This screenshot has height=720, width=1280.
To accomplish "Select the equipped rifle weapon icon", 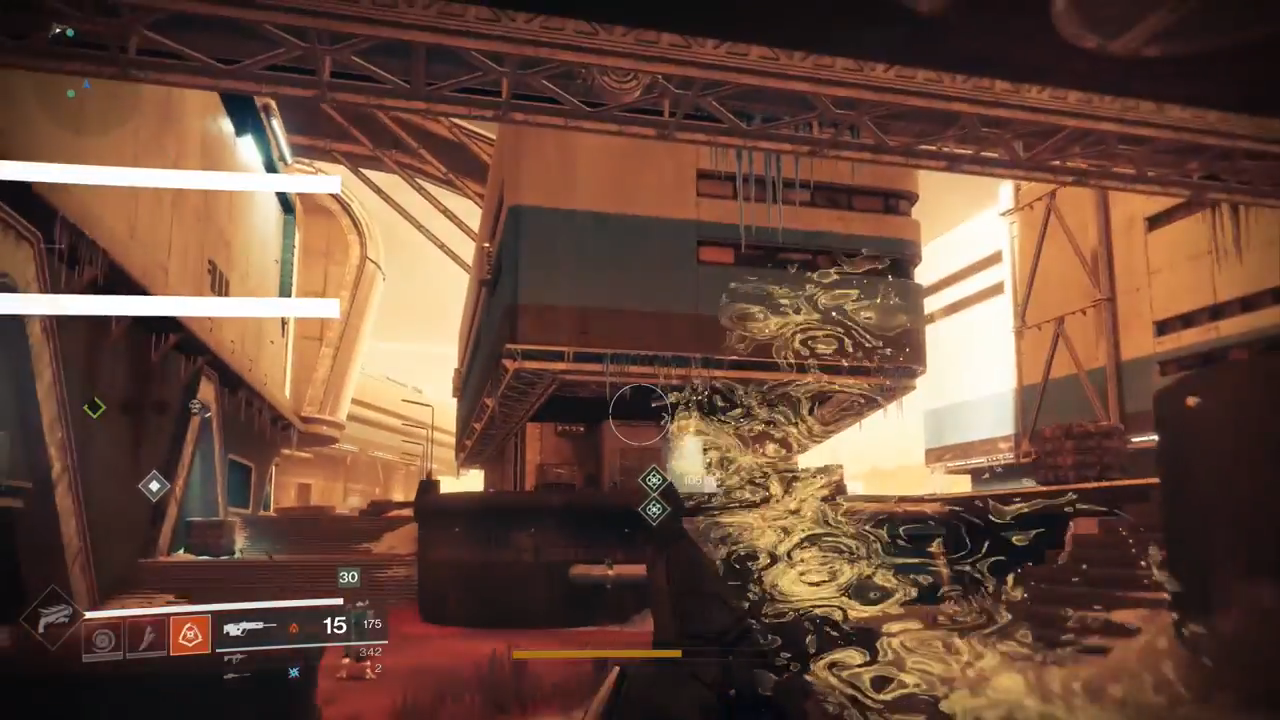I will (x=249, y=628).
